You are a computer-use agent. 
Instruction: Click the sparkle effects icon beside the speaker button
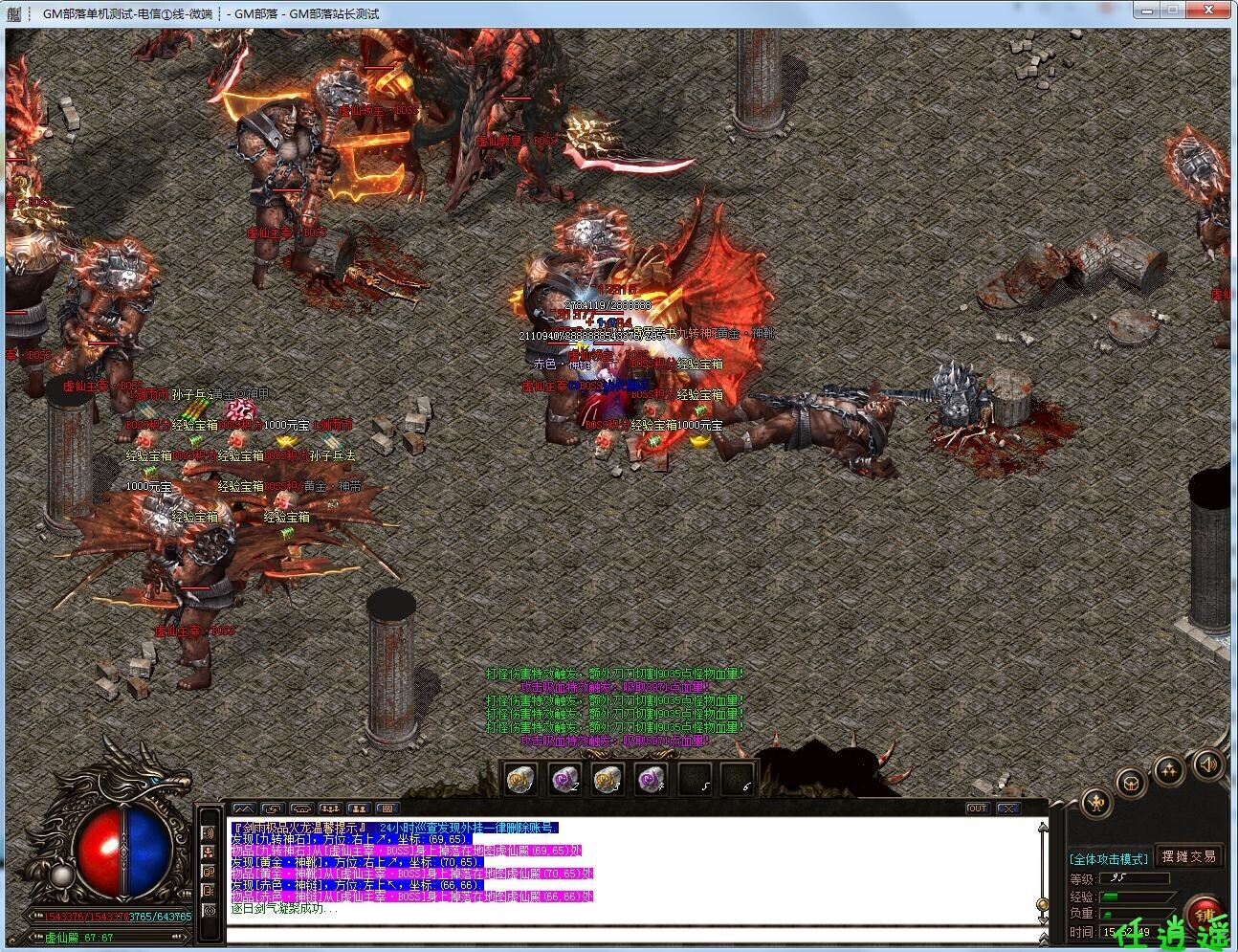[x=1169, y=771]
